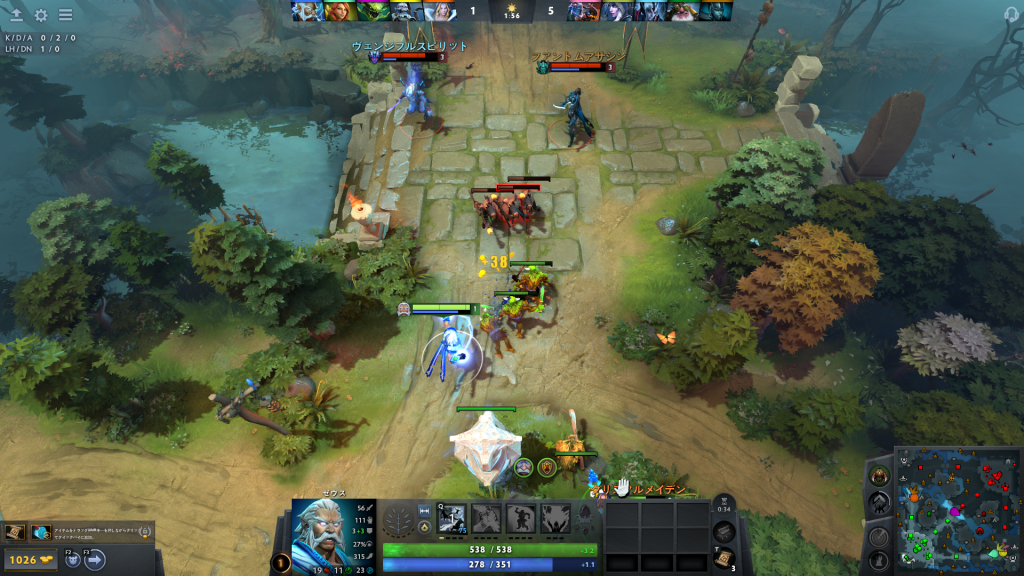Open the neutral item slot
Image resolution: width=1024 pixels, height=576 pixels.
725,532
